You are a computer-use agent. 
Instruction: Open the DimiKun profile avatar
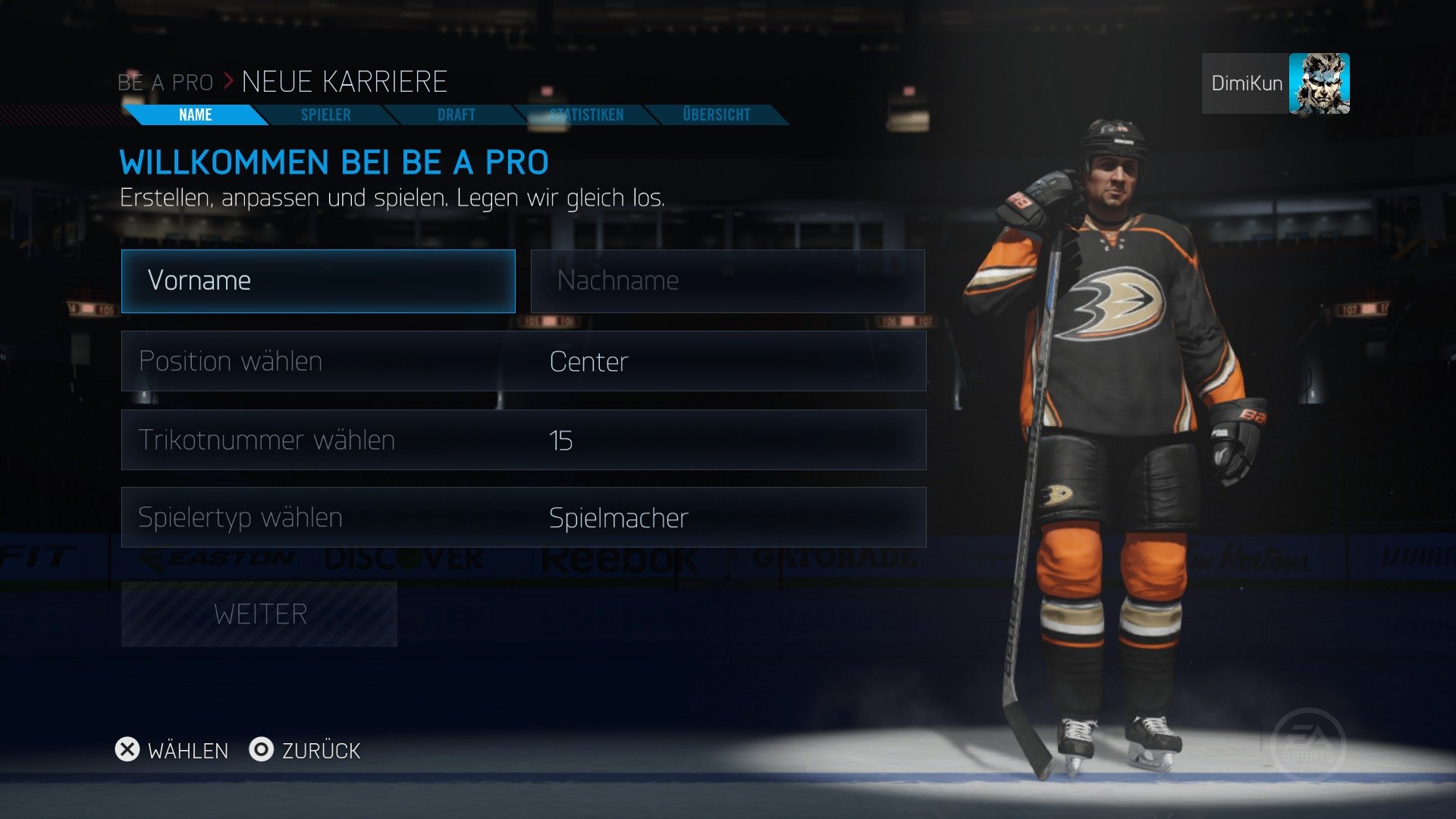pyautogui.click(x=1320, y=83)
